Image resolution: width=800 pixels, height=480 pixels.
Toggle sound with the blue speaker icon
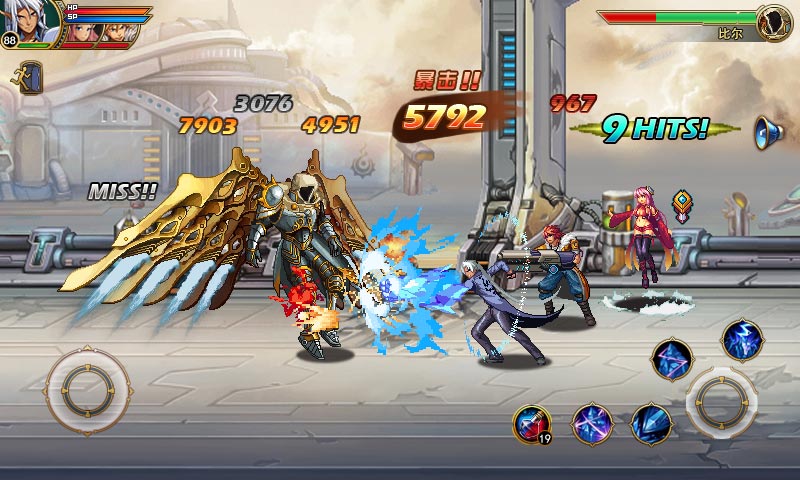click(768, 131)
